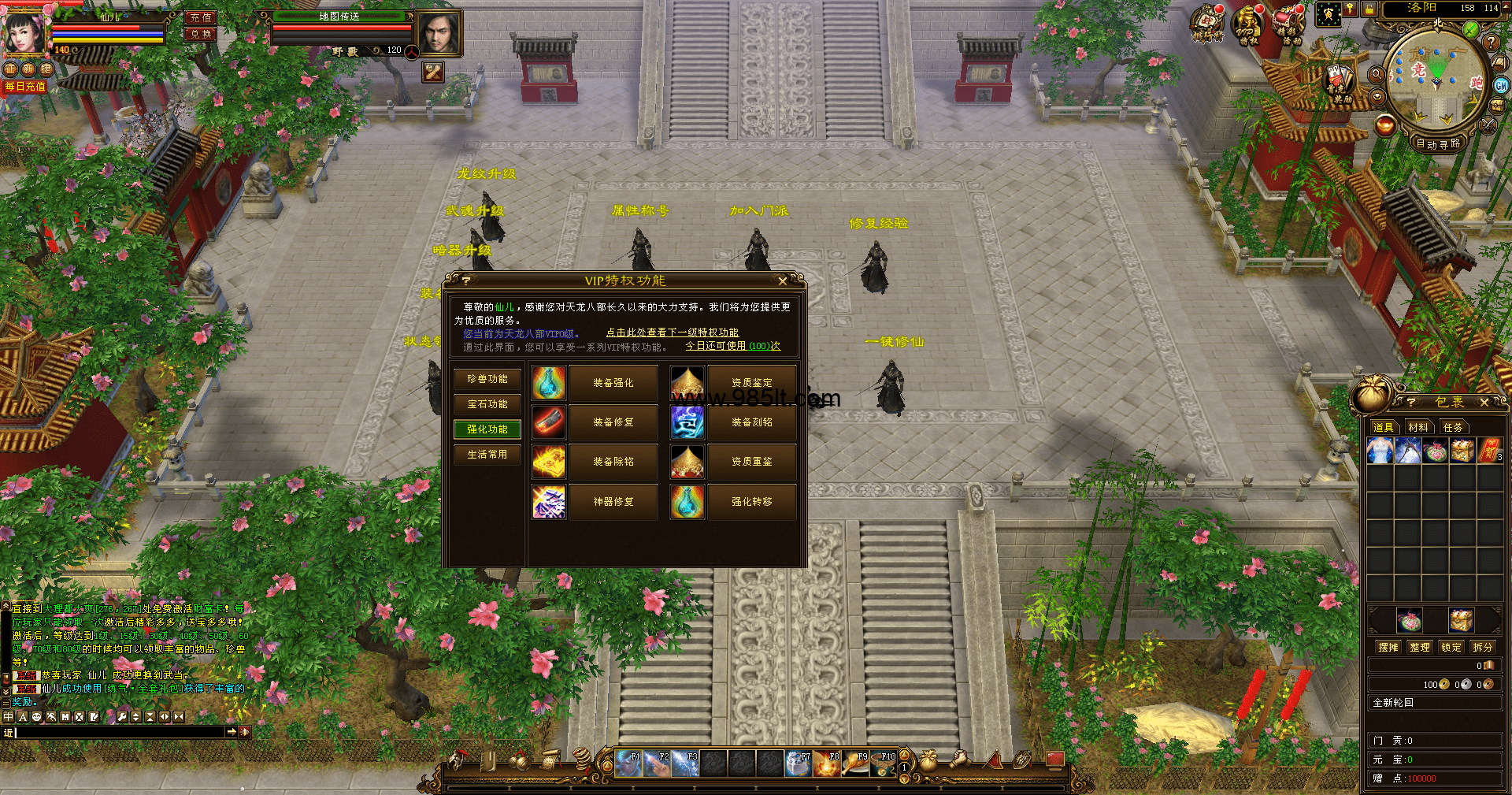Open 神器修复 artifact repair
Screen dimensions: 1512x795
[613, 502]
